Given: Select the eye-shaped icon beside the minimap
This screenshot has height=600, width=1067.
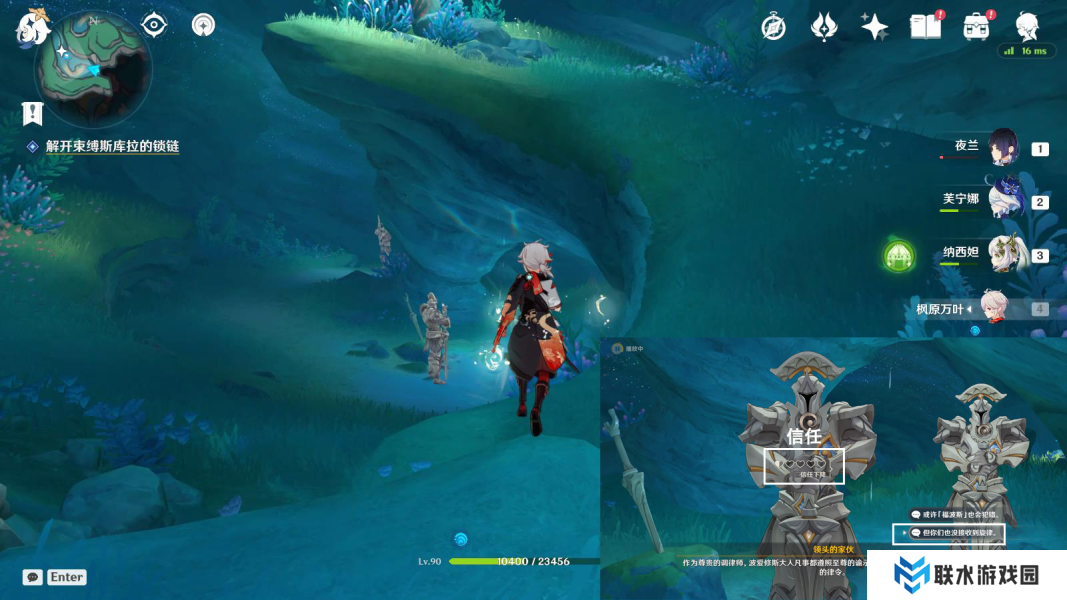Looking at the screenshot, I should tap(154, 25).
